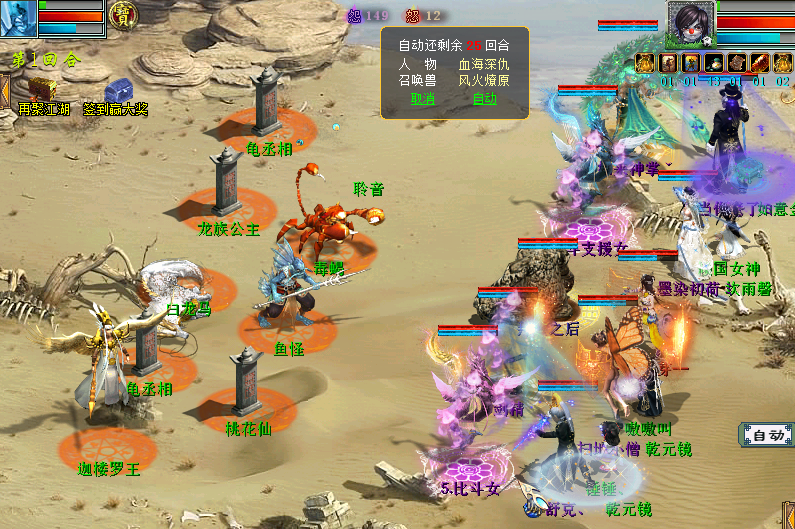This screenshot has height=529, width=795.
Task: Click the 取消 cancel link in auto-battle panel
Action: click(423, 99)
